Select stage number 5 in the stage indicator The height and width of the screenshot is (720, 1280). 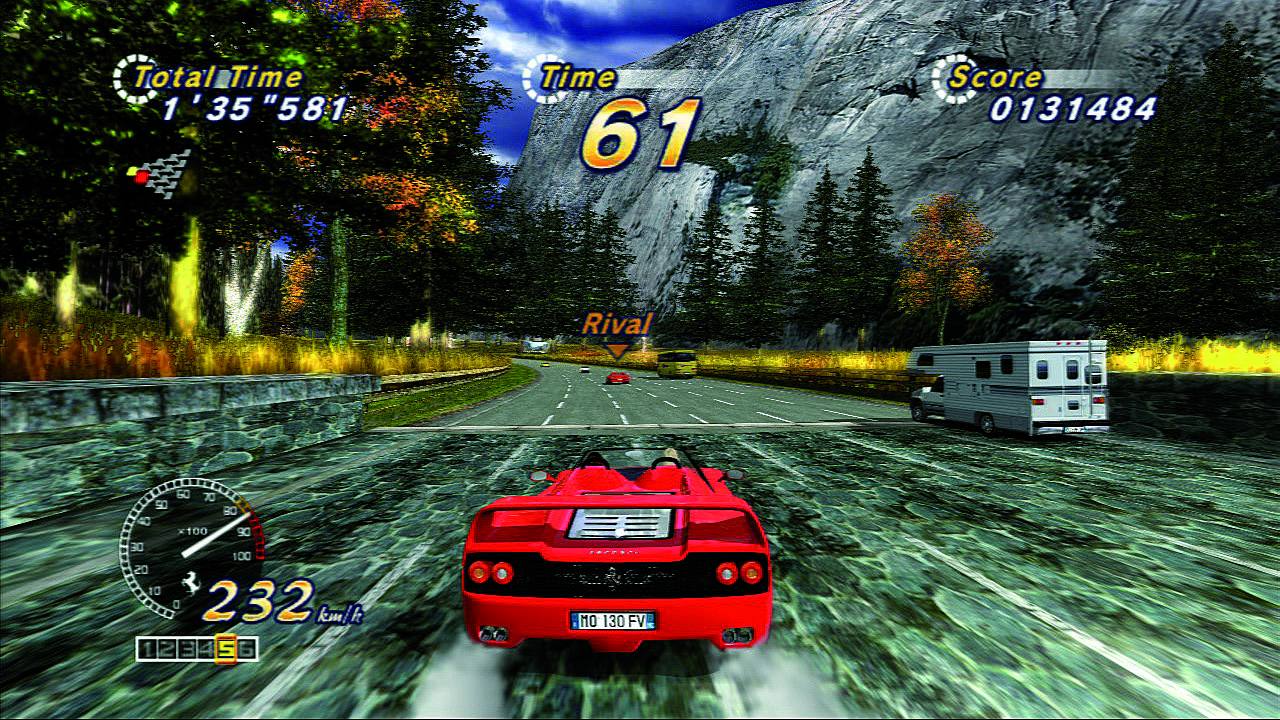click(x=226, y=647)
